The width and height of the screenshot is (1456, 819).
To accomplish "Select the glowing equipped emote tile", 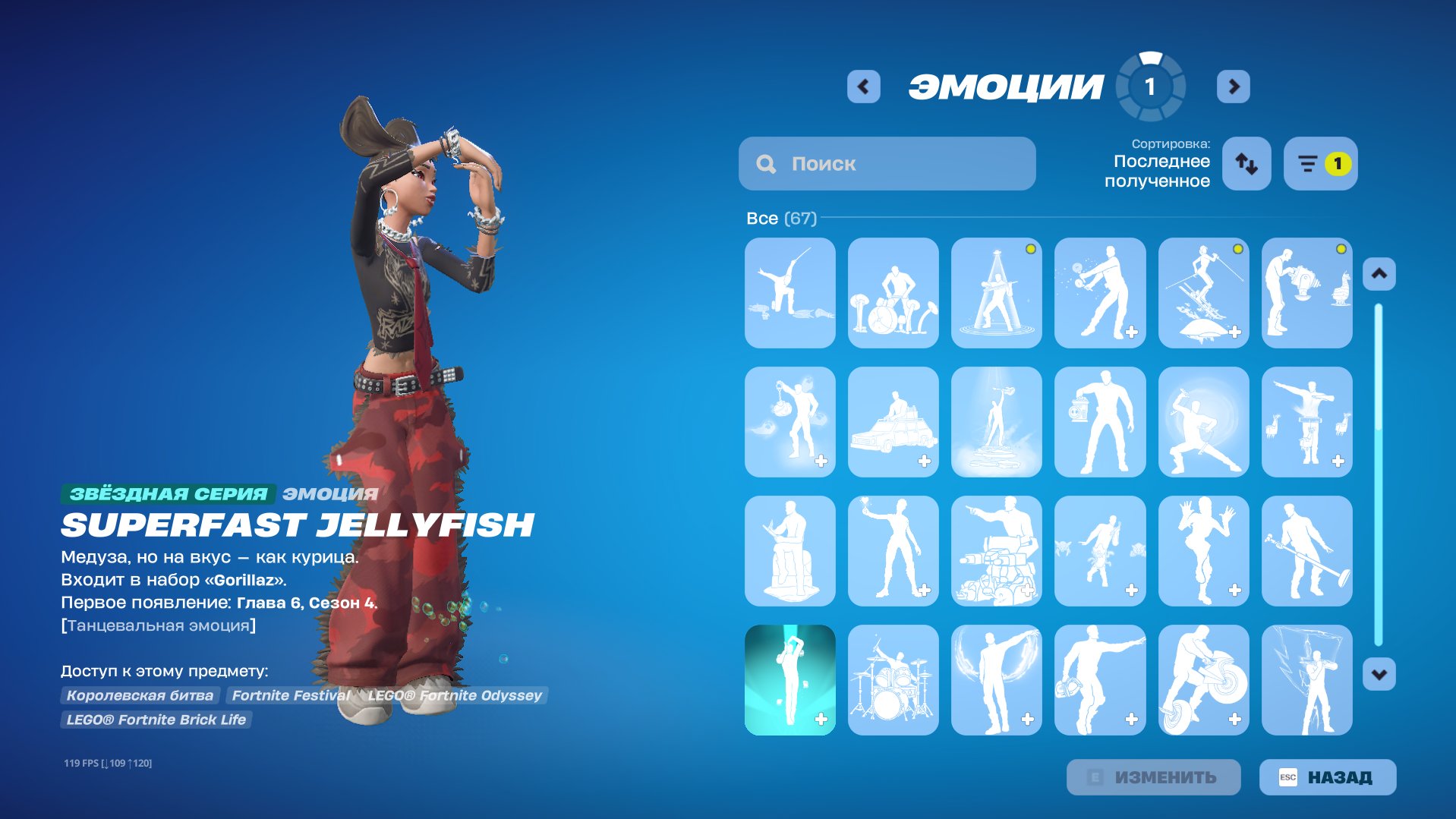I will pyautogui.click(x=789, y=681).
